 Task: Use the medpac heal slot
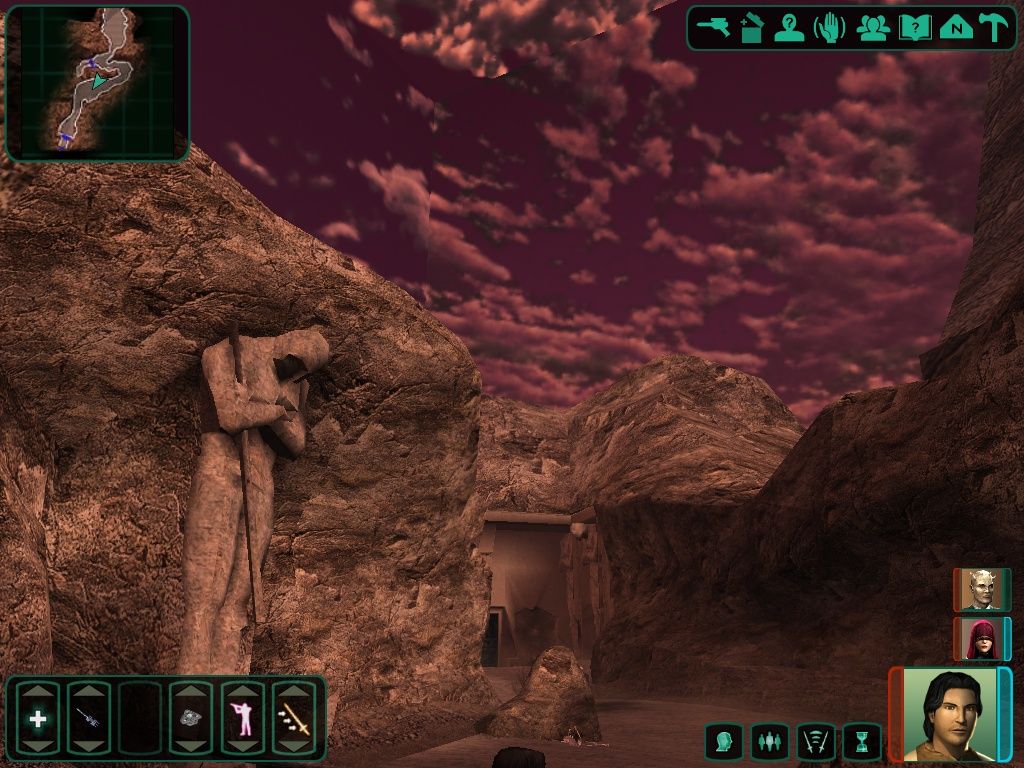click(x=38, y=718)
